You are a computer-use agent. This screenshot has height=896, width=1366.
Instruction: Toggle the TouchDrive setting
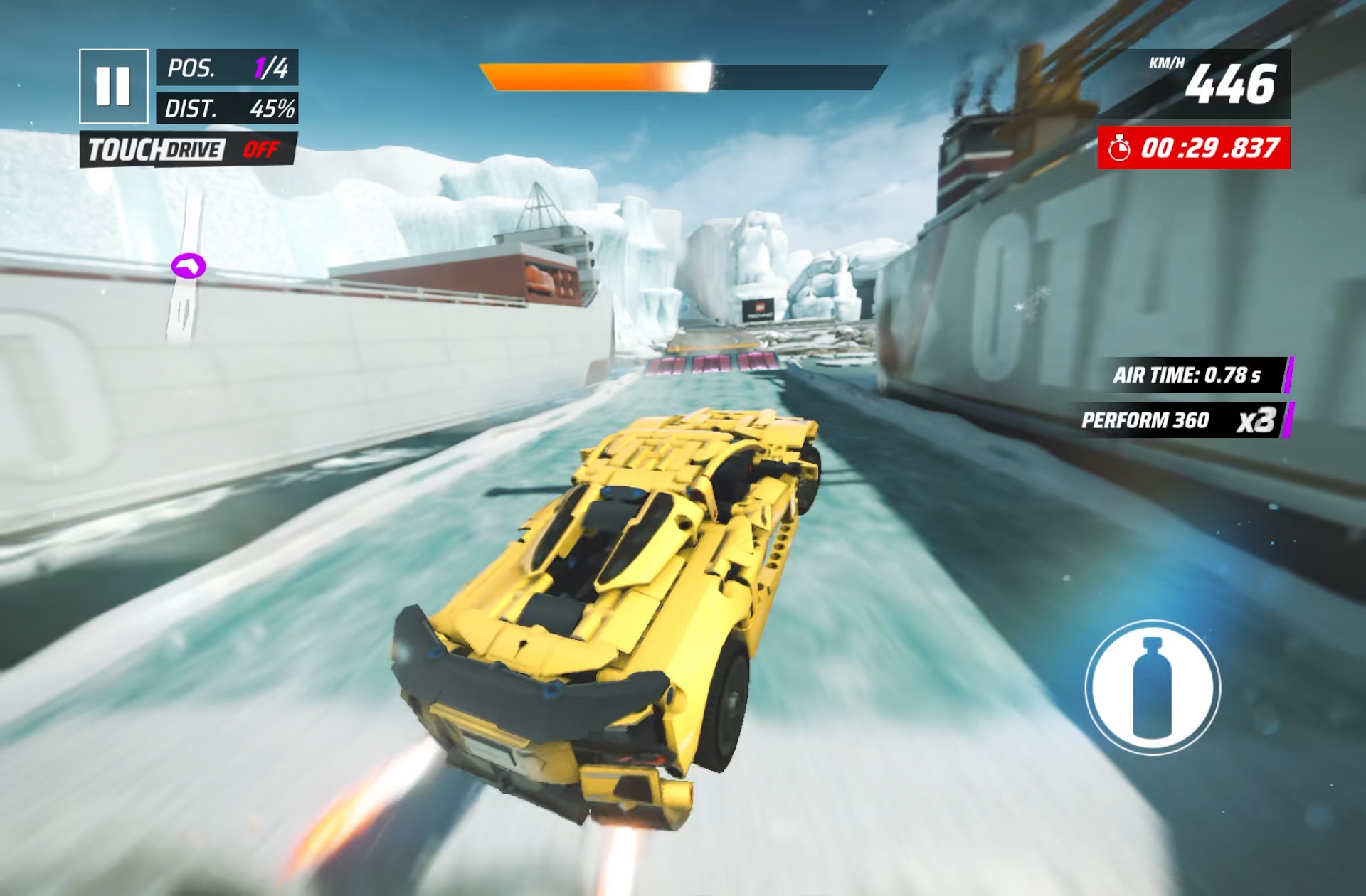[x=189, y=149]
